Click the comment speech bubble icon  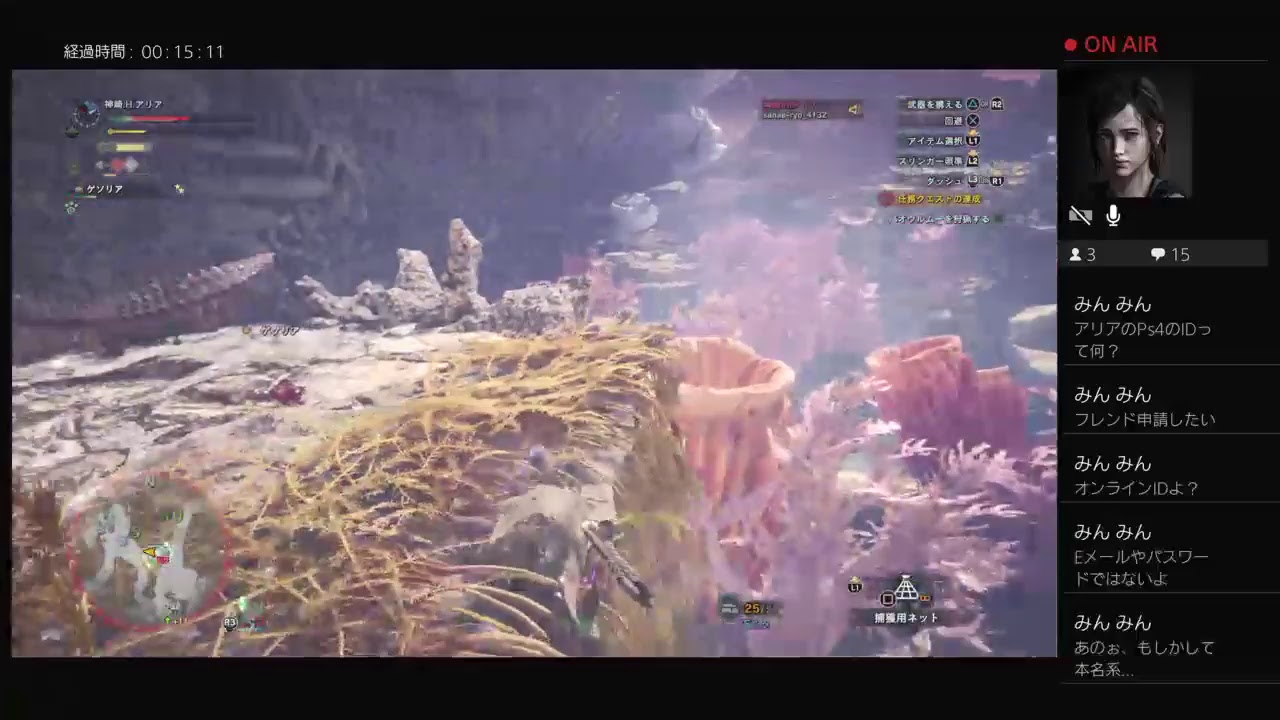tap(1157, 254)
